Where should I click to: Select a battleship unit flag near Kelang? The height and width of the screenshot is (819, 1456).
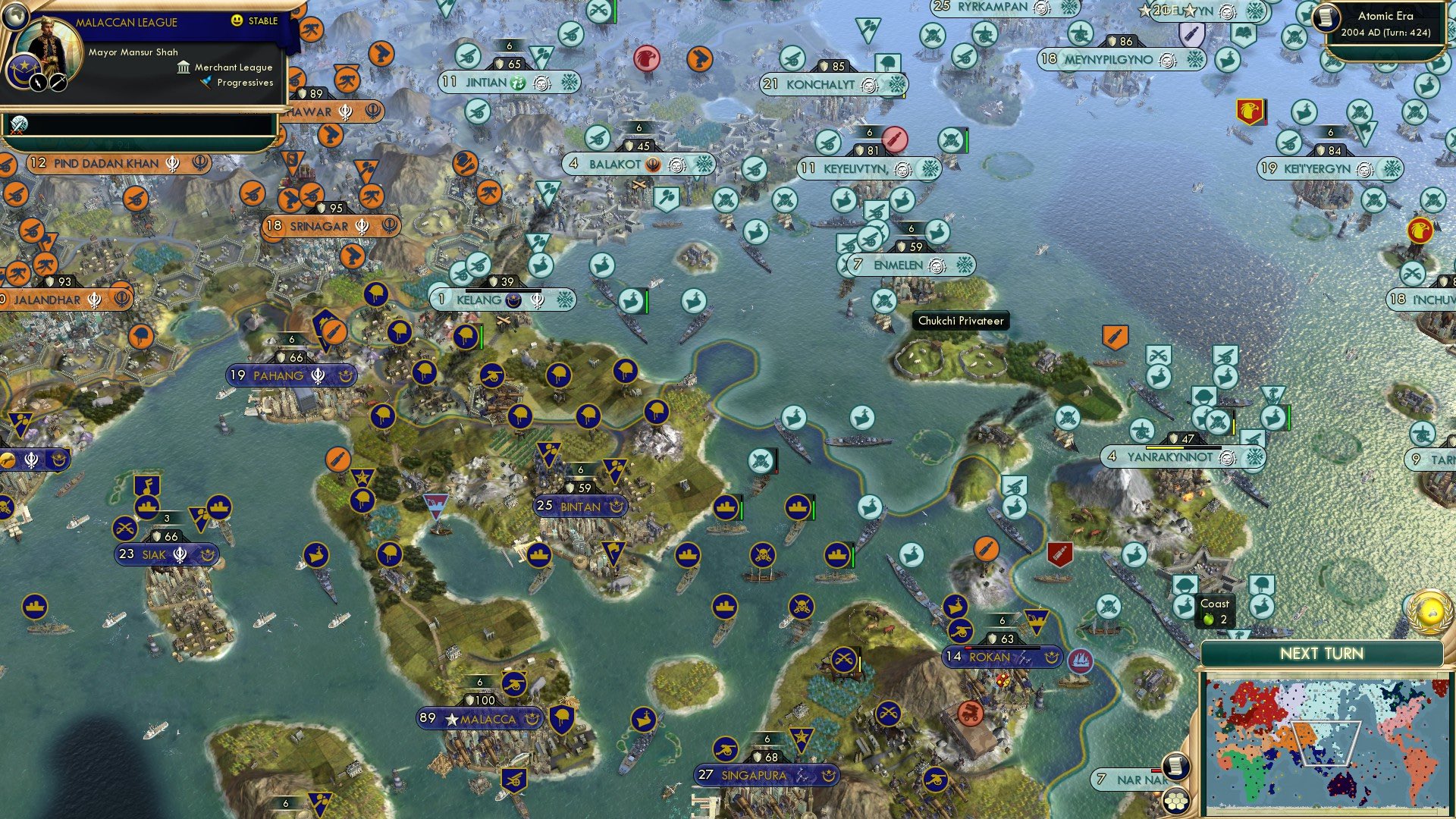pos(630,300)
